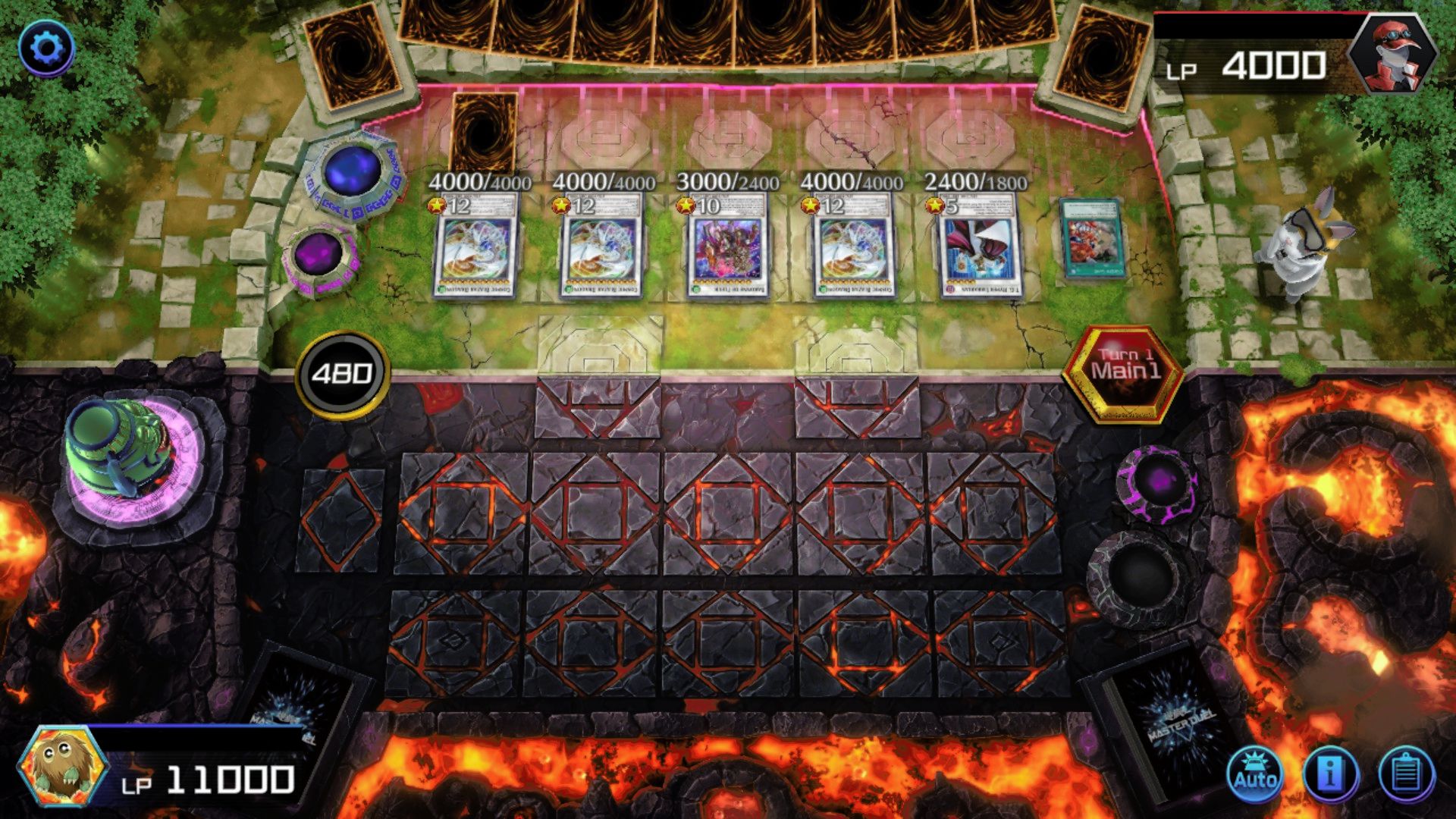The image size is (1456, 819).
Task: Toggle Auto duel mode
Action: point(1257,775)
